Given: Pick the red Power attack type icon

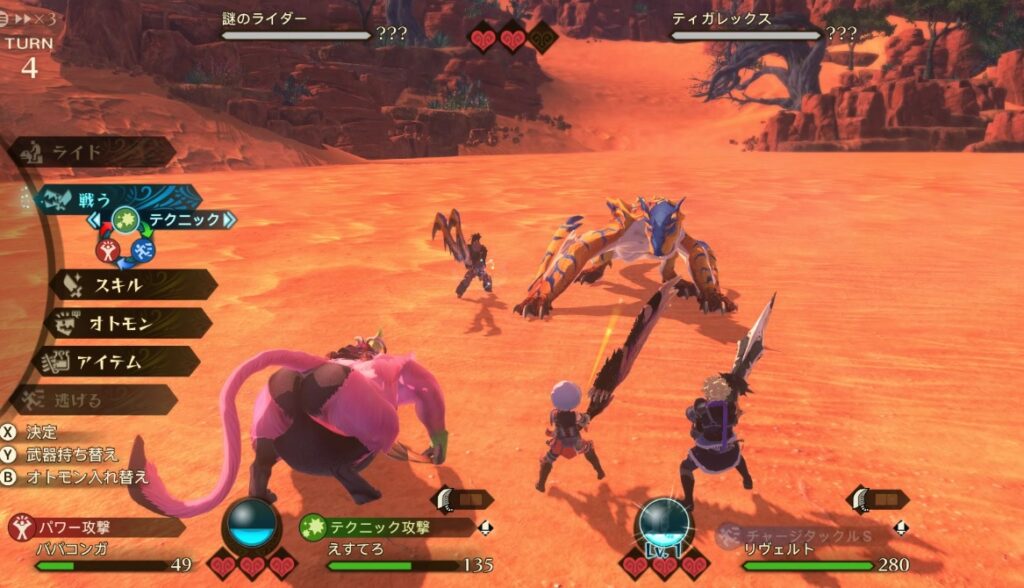Looking at the screenshot, I should [107, 250].
